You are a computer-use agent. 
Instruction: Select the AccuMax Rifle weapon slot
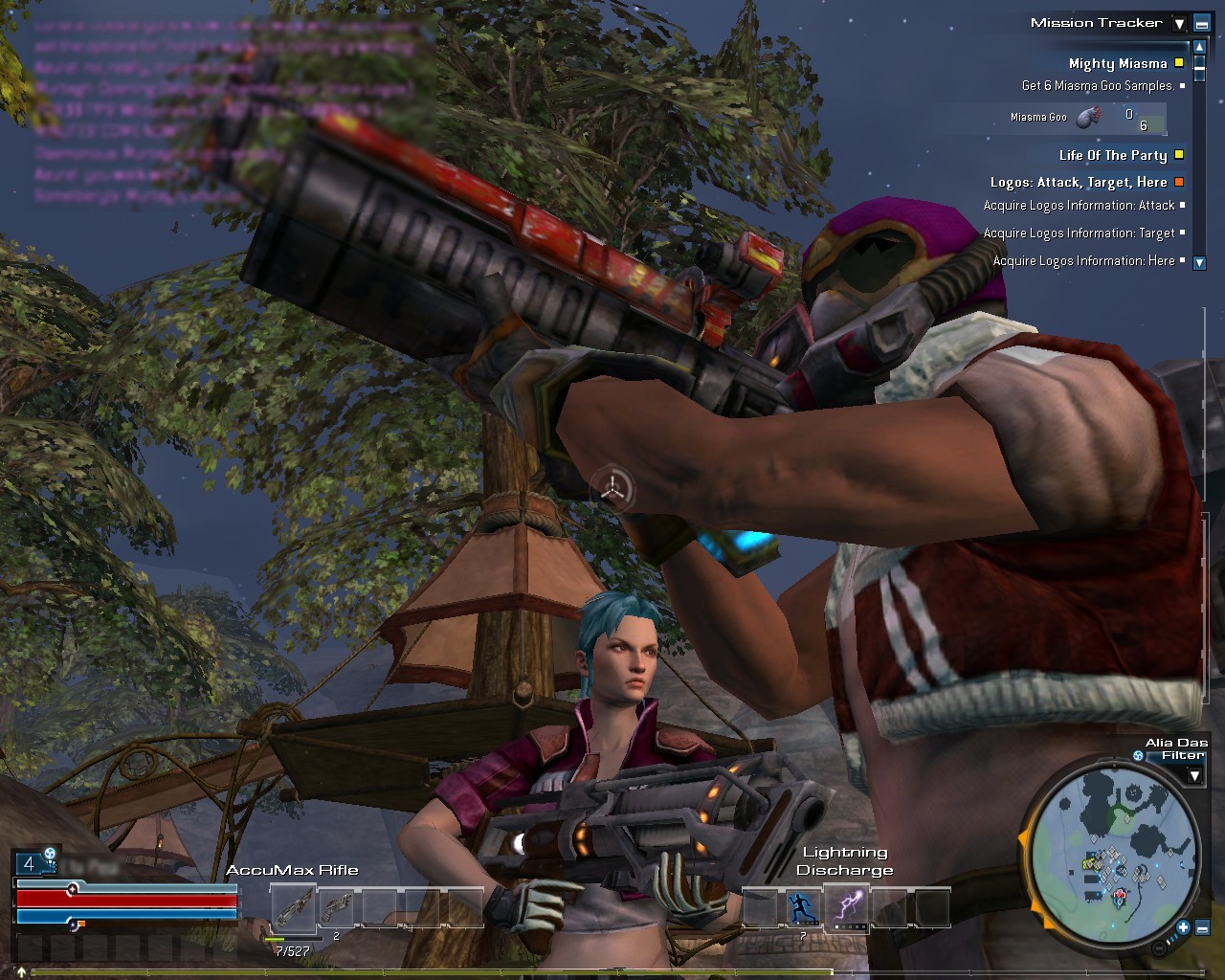293,906
